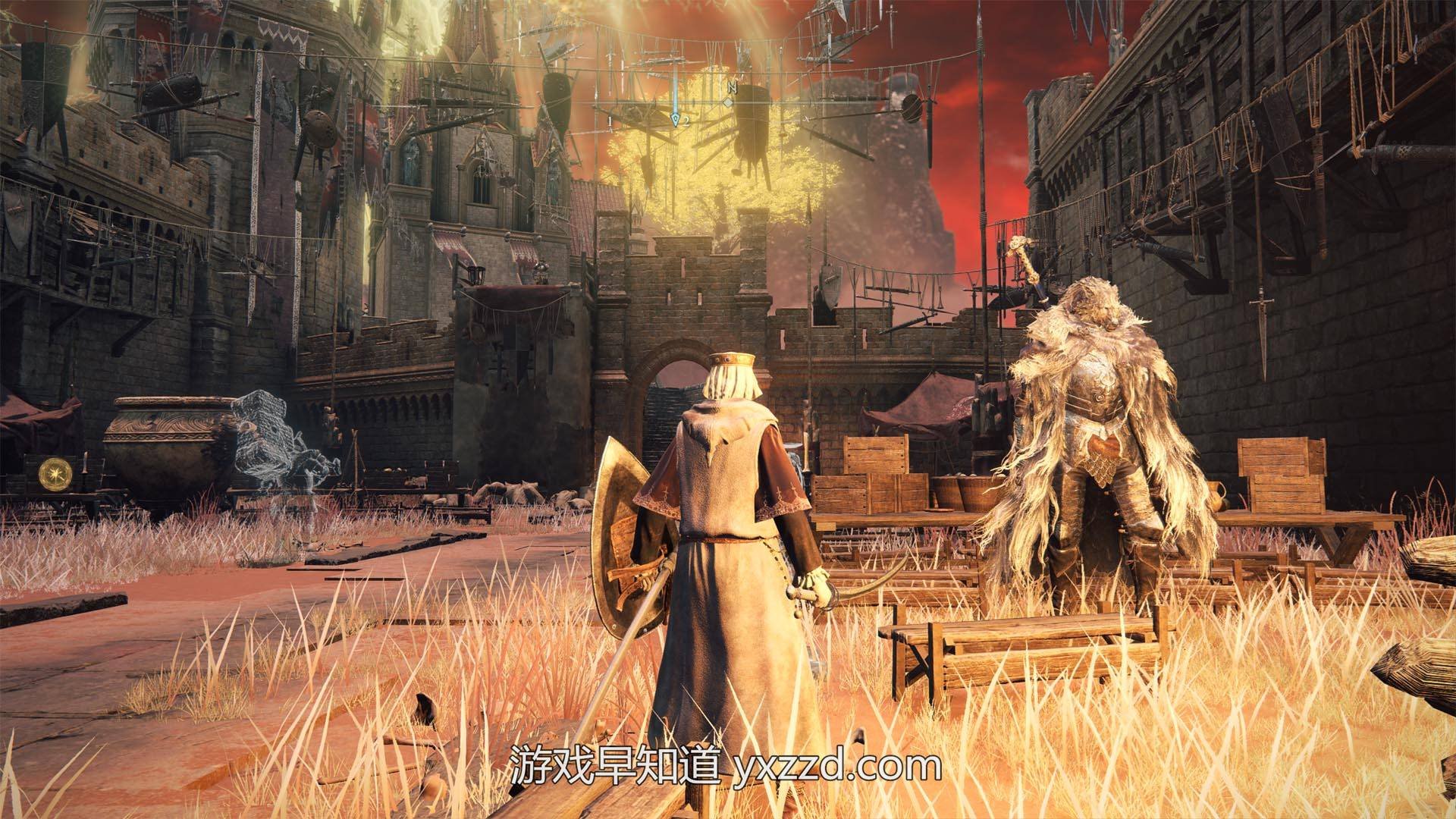Select the N north indicator on the compass

(730, 87)
